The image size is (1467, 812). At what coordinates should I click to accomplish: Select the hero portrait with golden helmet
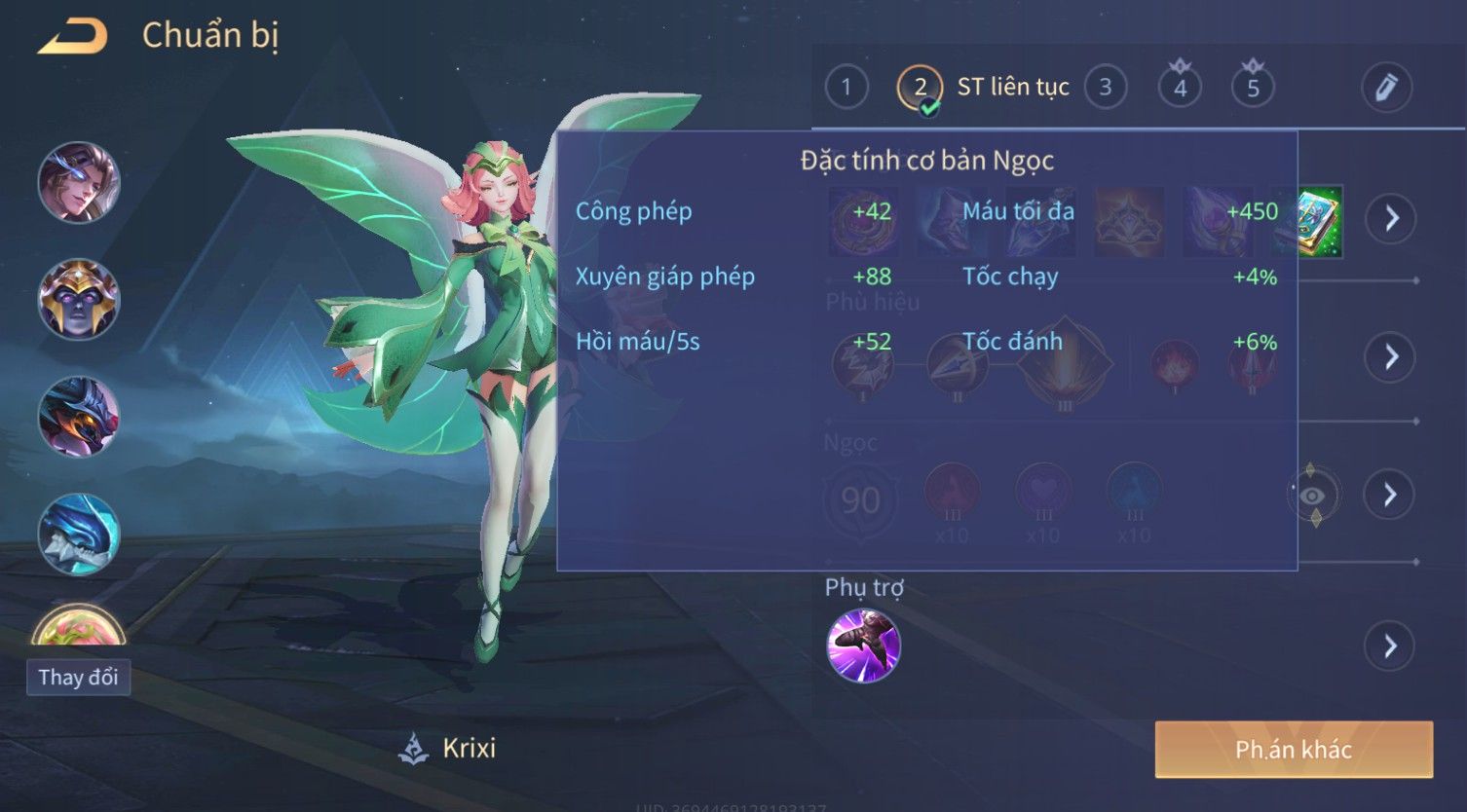coord(78,299)
